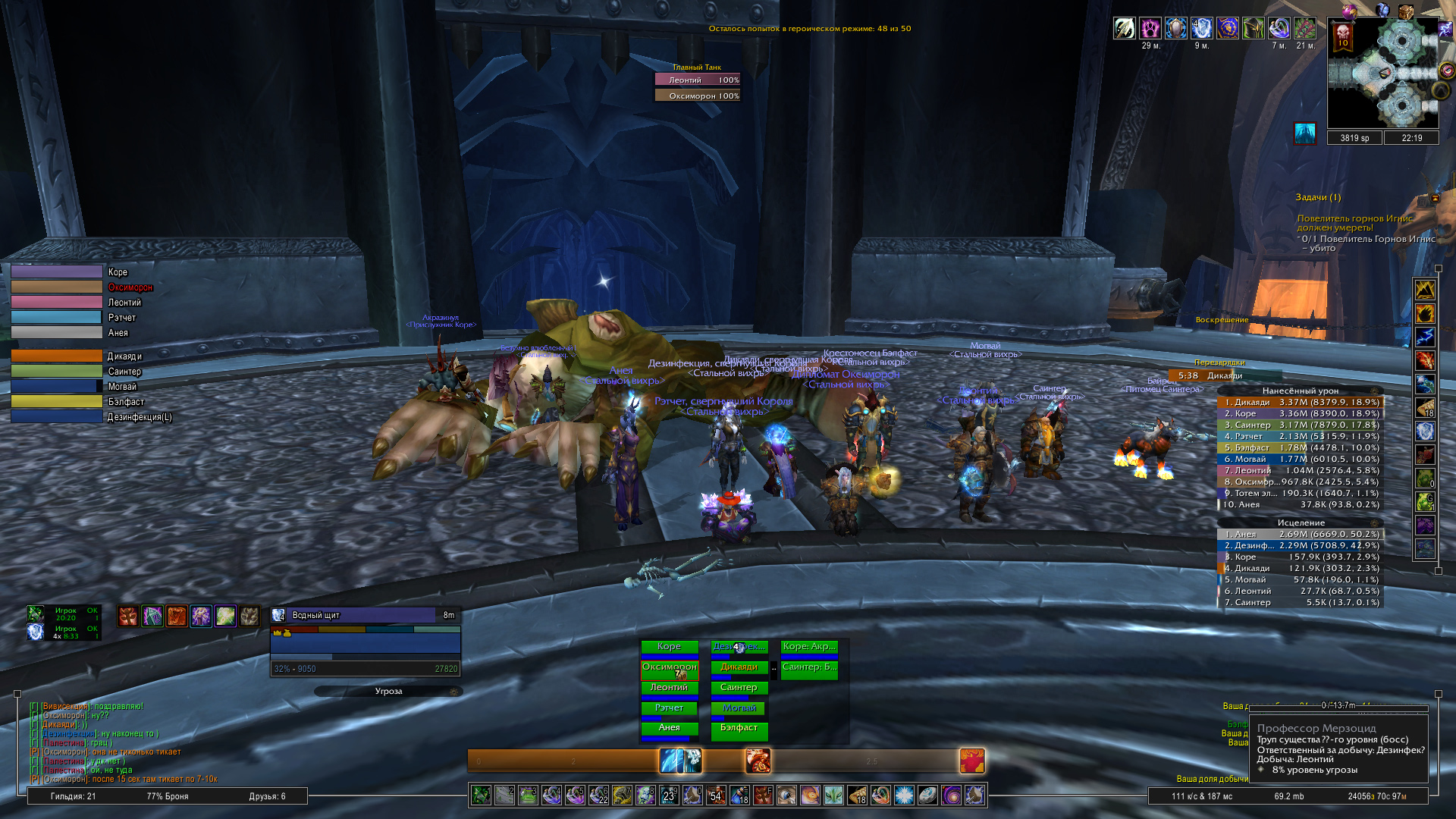Click Дикаяди's colored raid bar on the left
1456x819 pixels.
(x=57, y=356)
